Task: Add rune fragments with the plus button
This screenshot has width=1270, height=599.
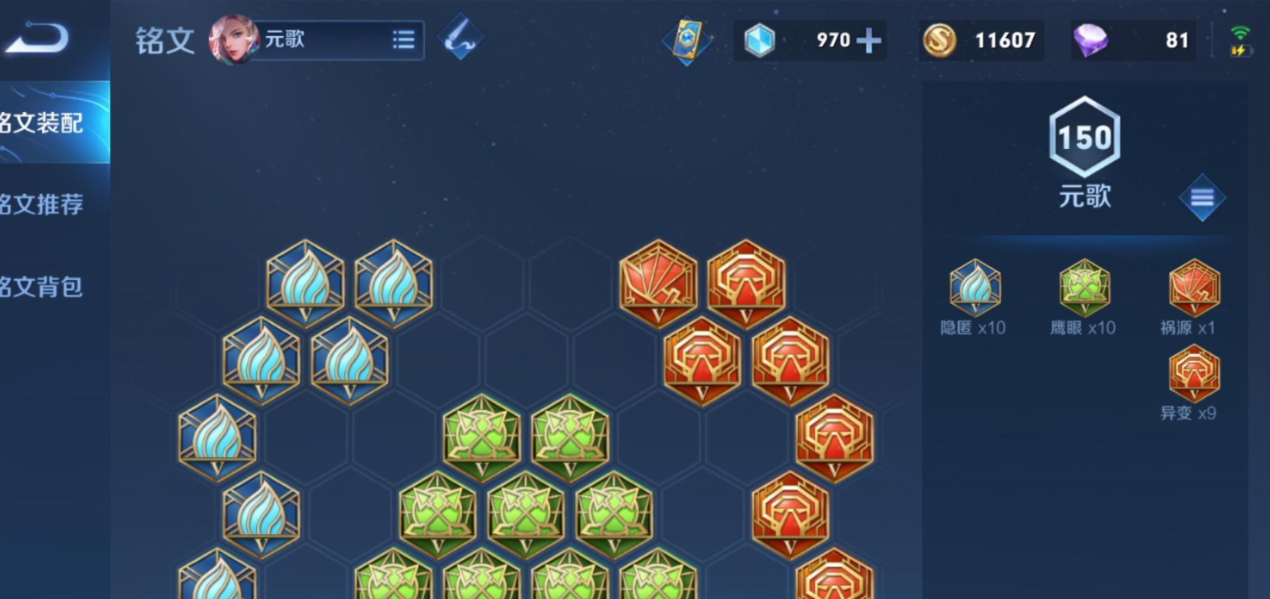Action: 869,41
